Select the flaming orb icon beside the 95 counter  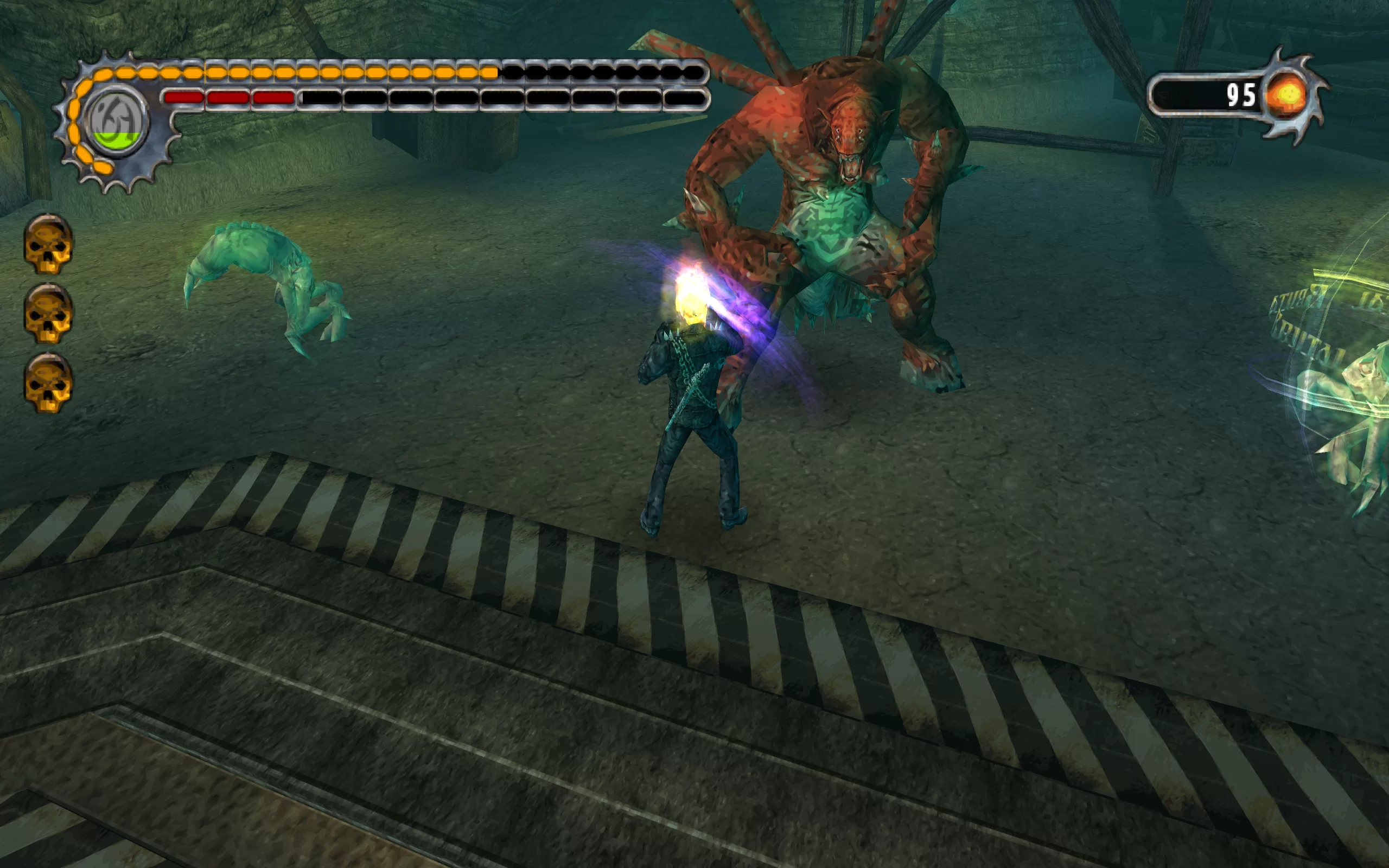(x=1288, y=95)
